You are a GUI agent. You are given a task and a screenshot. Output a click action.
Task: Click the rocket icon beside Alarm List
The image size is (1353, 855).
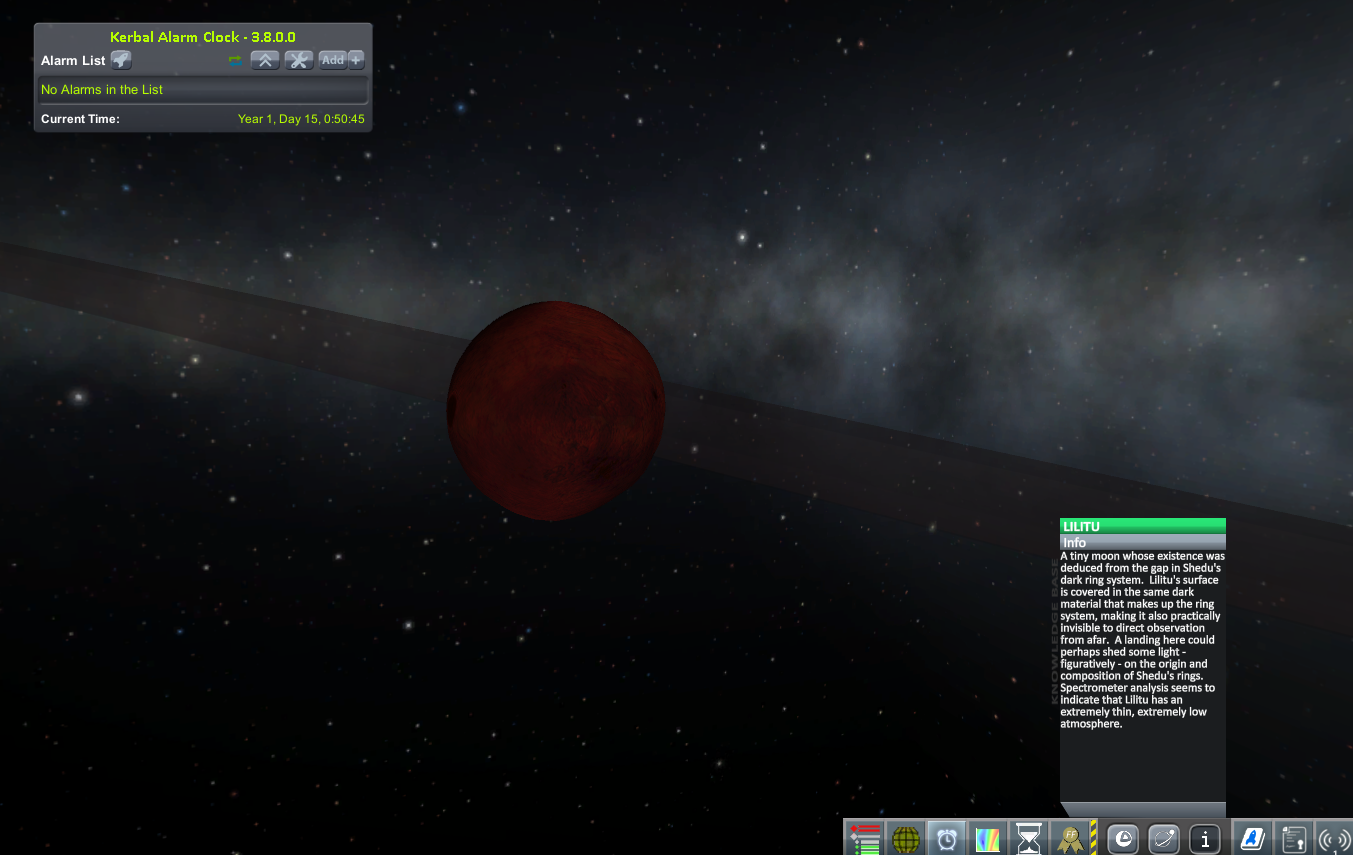[x=120, y=60]
